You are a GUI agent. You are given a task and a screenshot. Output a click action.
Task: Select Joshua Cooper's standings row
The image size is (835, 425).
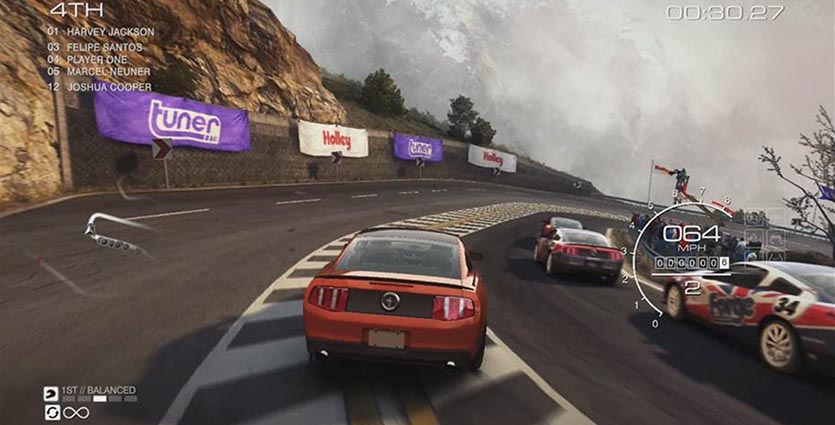(99, 87)
